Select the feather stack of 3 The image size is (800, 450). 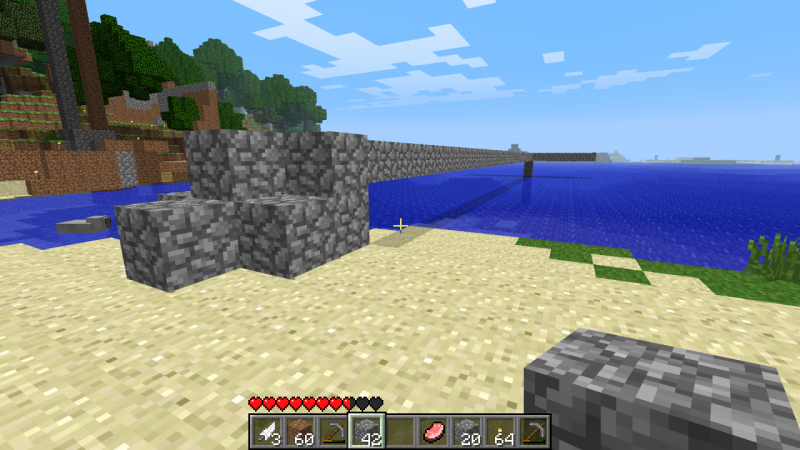tap(266, 431)
